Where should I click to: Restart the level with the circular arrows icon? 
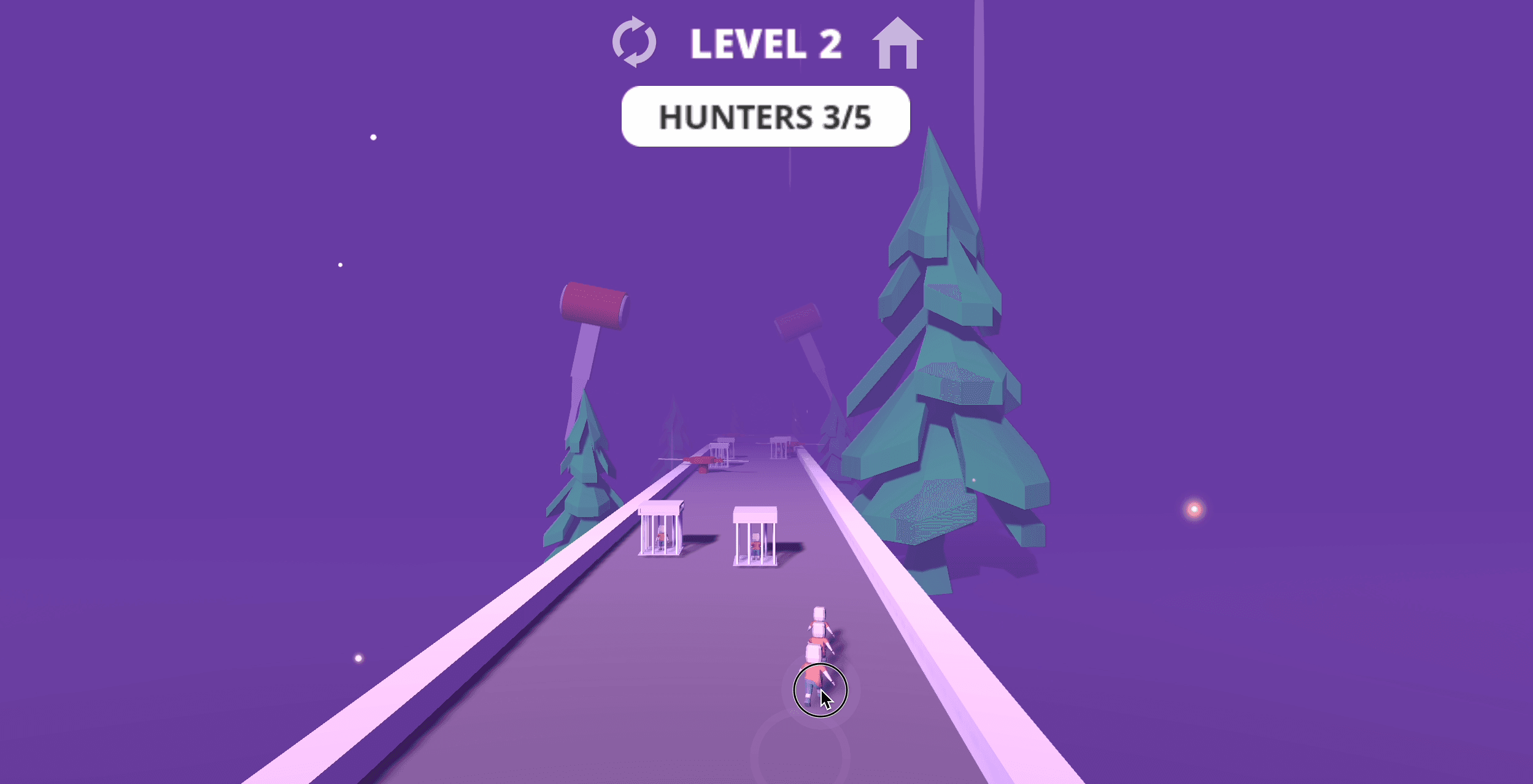[x=634, y=42]
